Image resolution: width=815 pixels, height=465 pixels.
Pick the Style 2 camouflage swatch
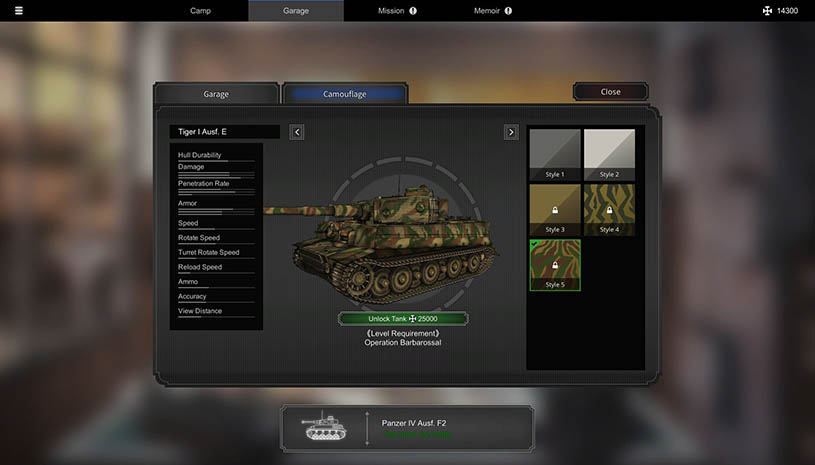click(x=610, y=154)
